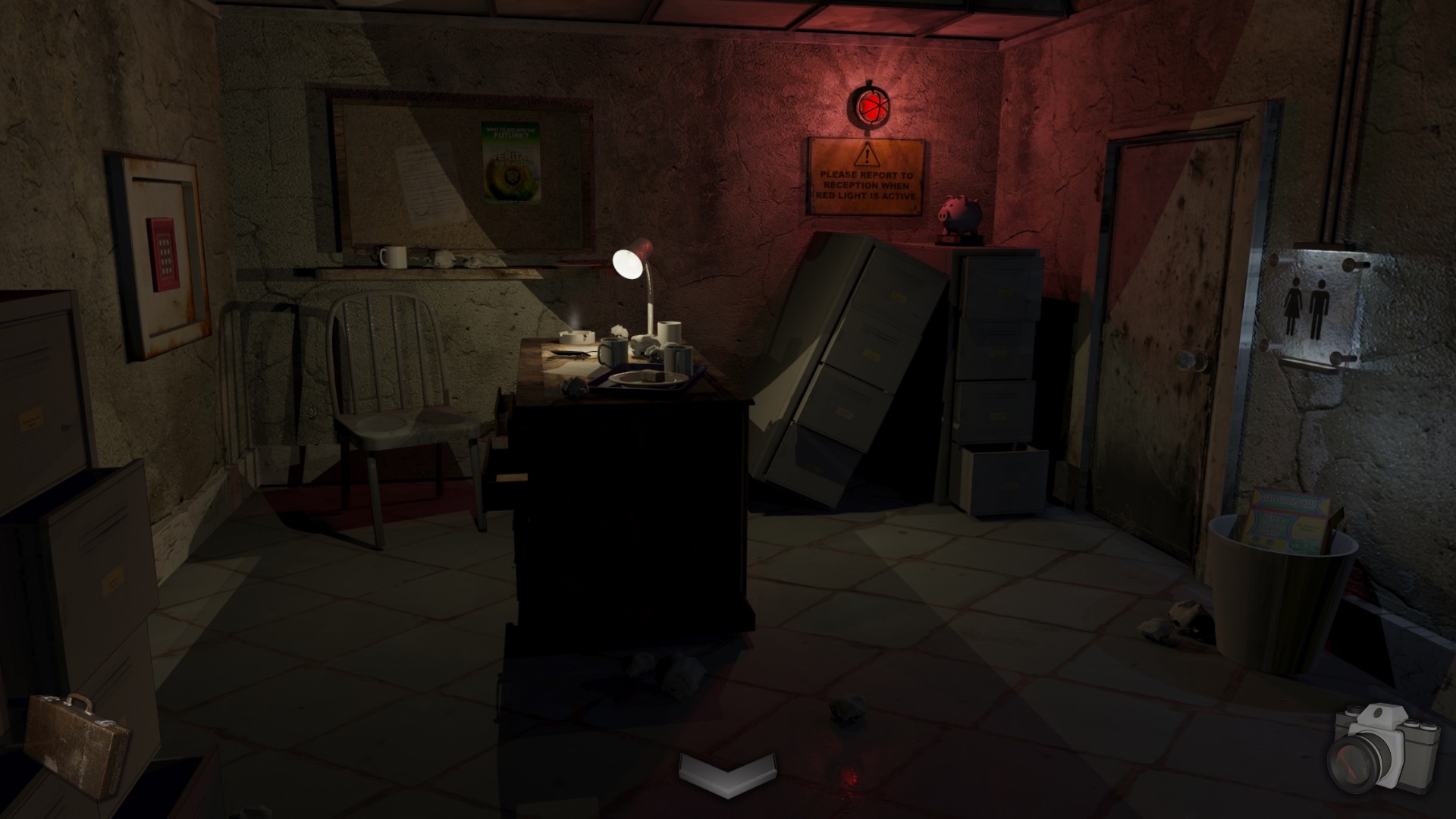Read the Veritas eye surgery poster
Screen dimensions: 1456x819
coord(510,163)
